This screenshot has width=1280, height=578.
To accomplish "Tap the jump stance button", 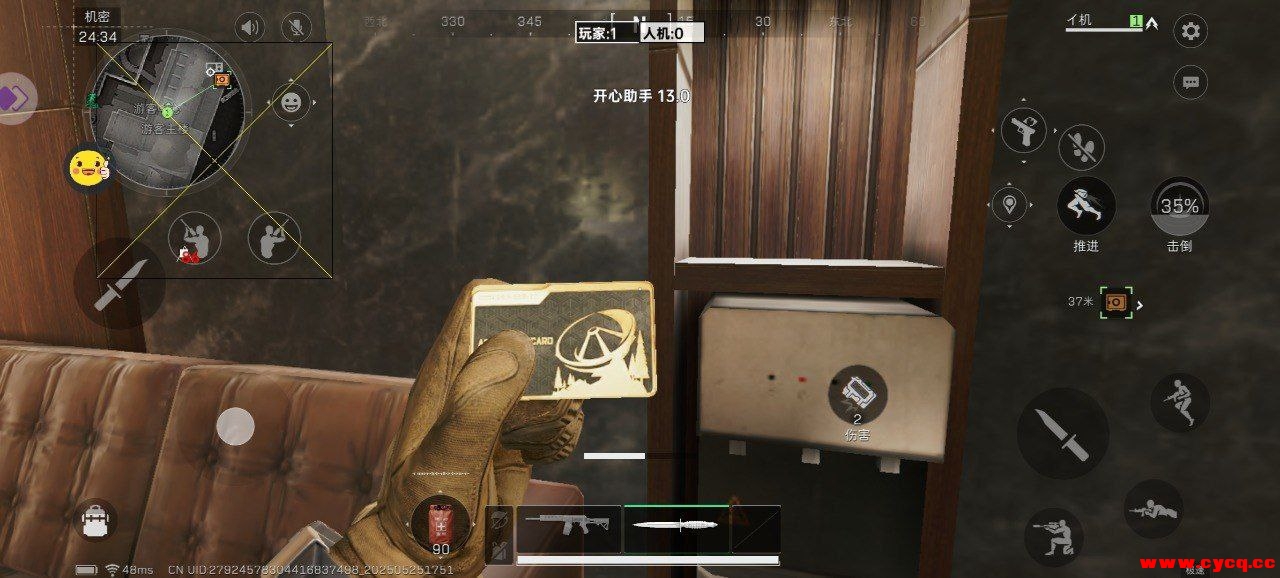I will tap(1179, 402).
